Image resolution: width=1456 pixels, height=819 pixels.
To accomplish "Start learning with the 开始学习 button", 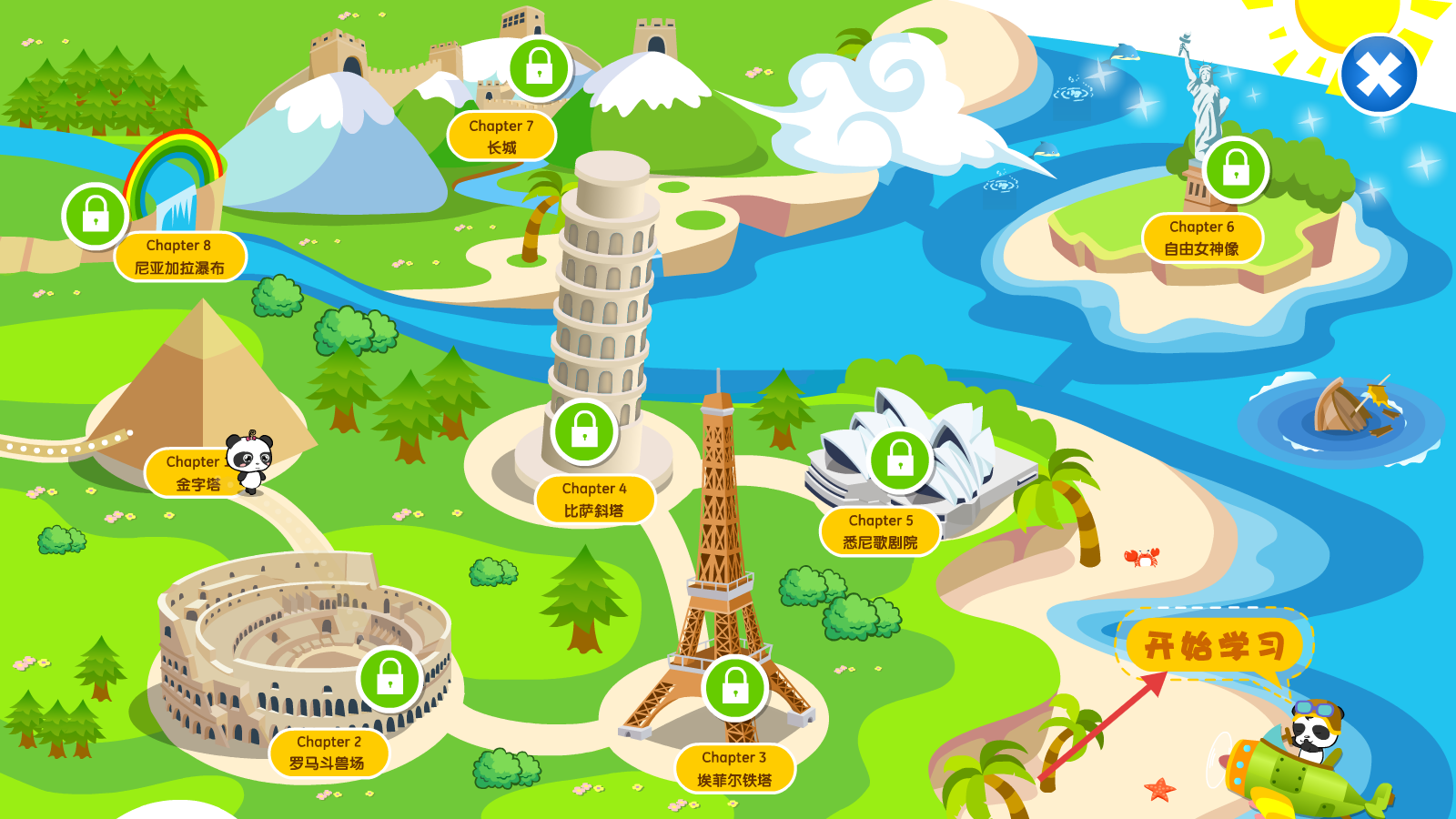I will click(1214, 646).
